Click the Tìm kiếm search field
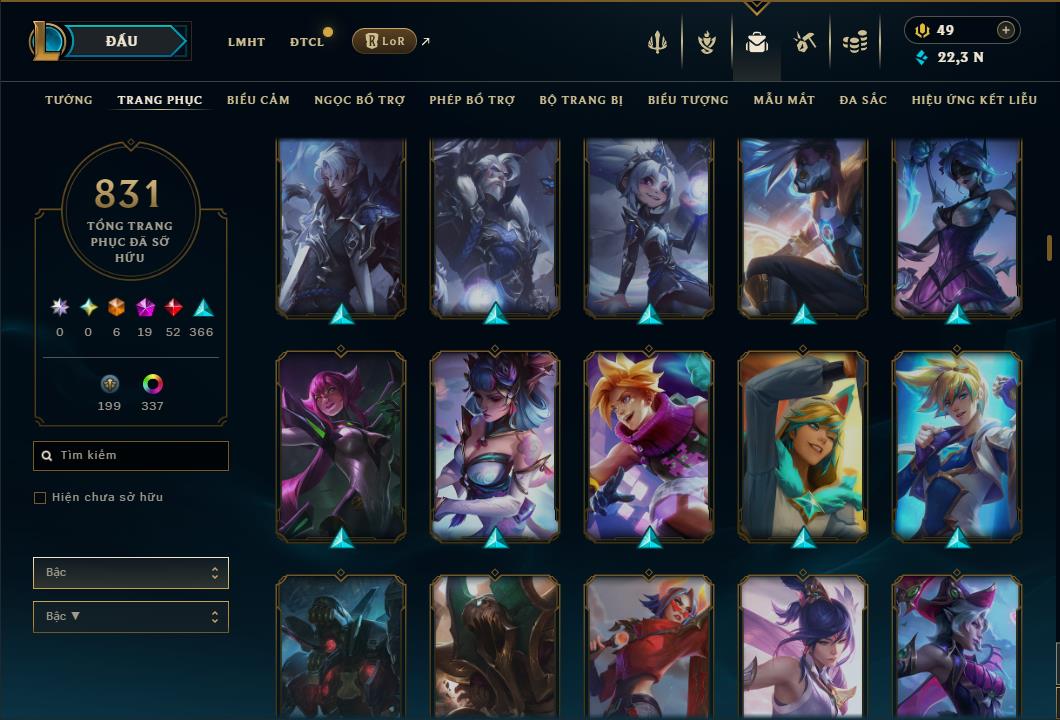The height and width of the screenshot is (720, 1060). point(131,456)
